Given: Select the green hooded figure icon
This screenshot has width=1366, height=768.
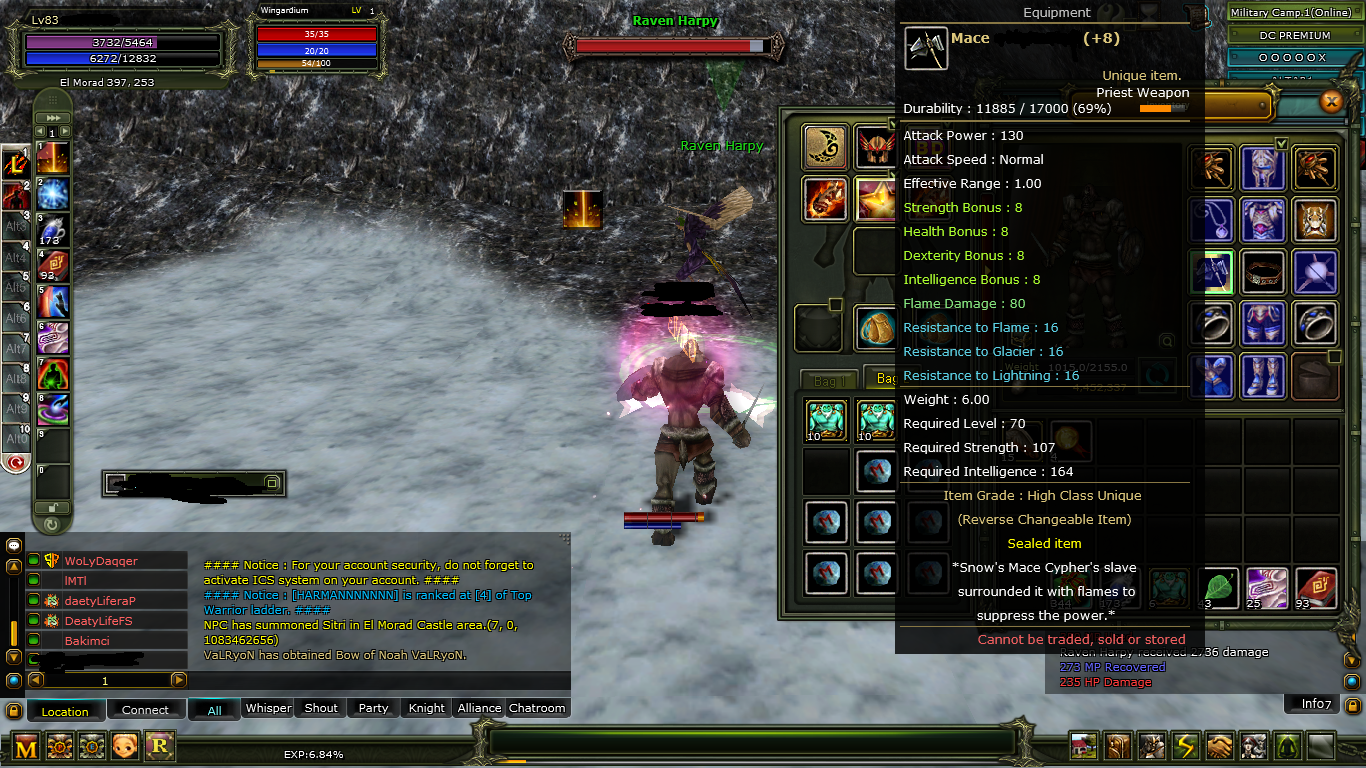Looking at the screenshot, I should [x=1288, y=746].
